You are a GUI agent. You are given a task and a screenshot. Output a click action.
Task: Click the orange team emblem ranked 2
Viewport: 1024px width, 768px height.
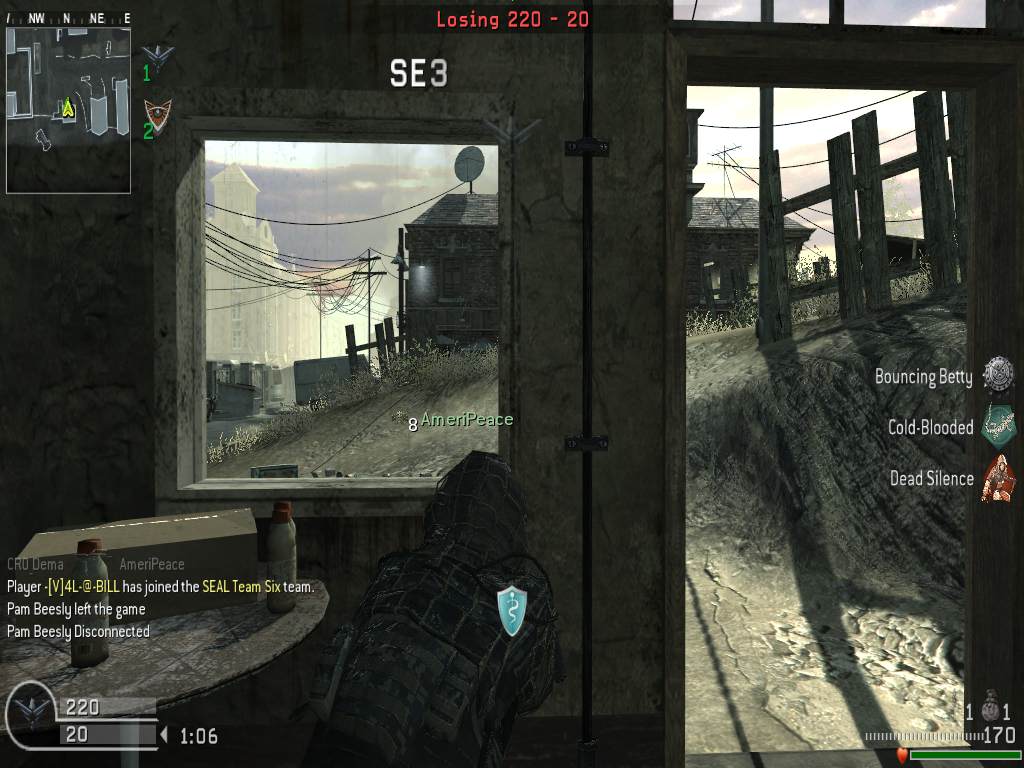[158, 114]
